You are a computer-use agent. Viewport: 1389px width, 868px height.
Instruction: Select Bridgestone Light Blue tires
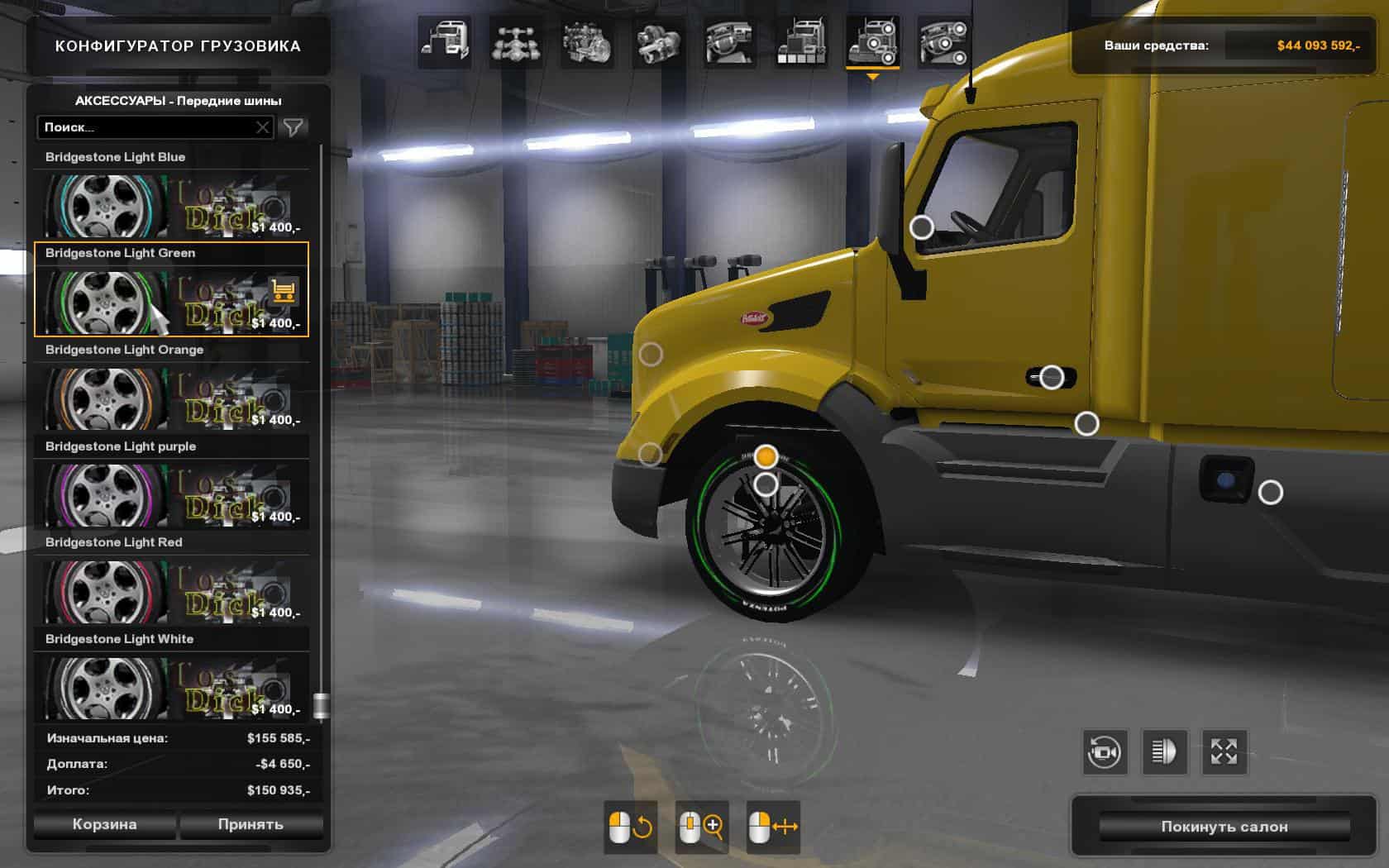pyautogui.click(x=171, y=205)
